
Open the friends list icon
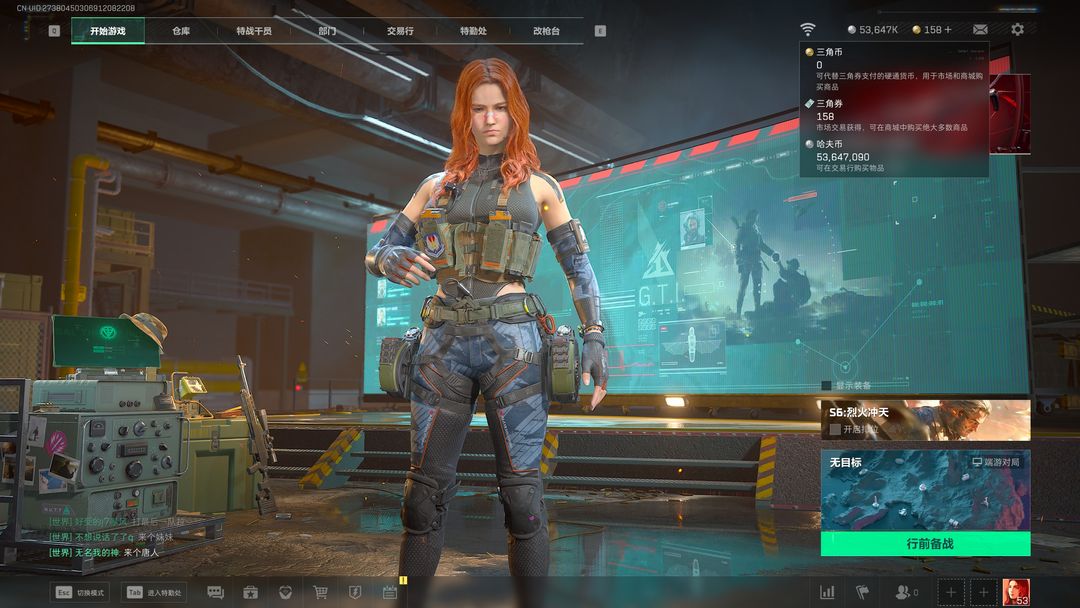coord(905,592)
